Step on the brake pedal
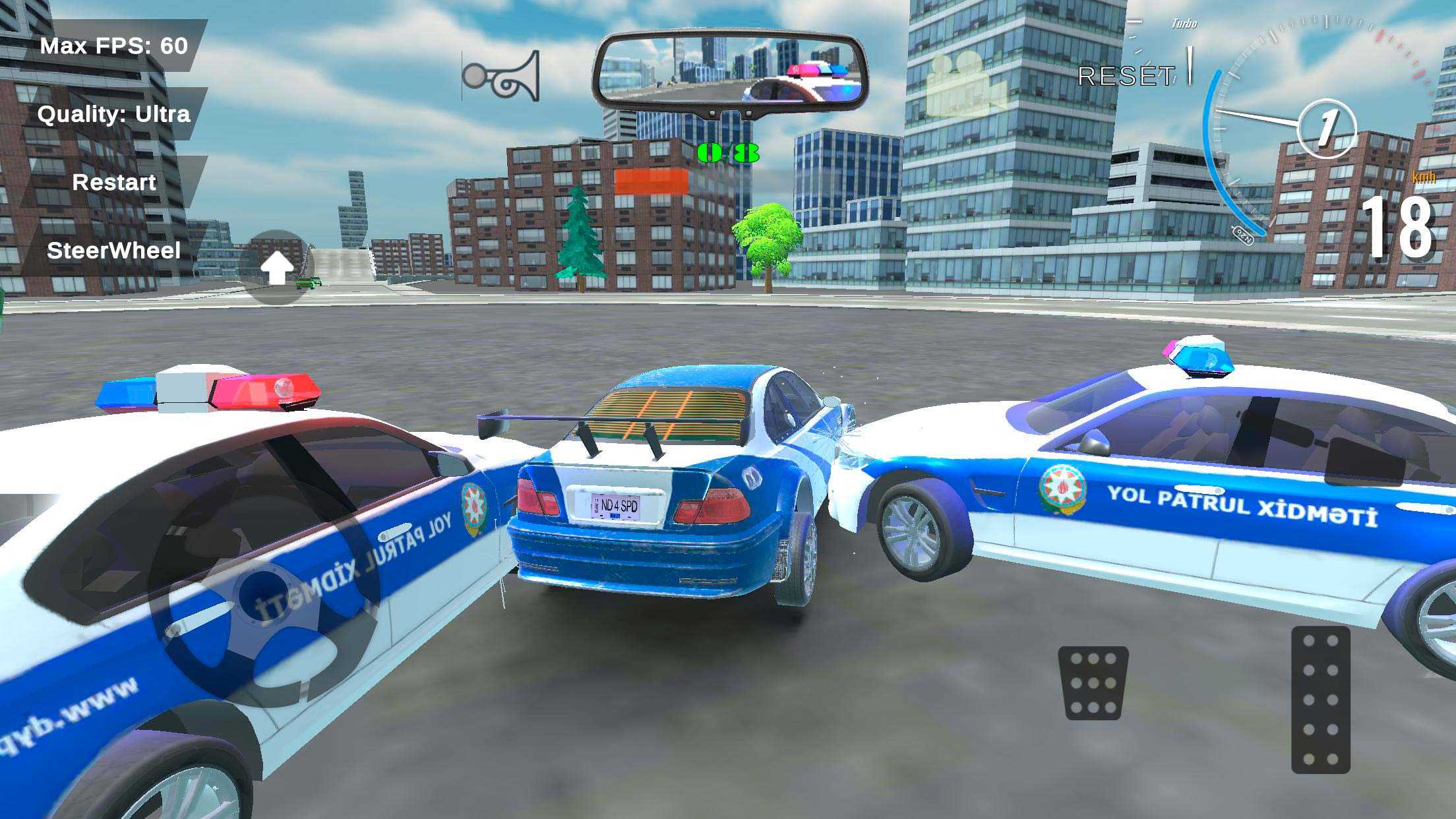 [x=1093, y=682]
